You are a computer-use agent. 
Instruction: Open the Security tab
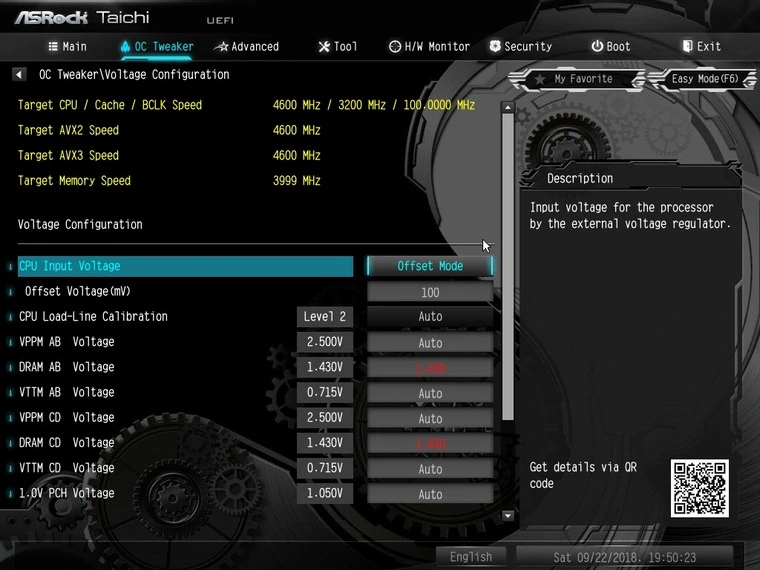click(x=520, y=46)
